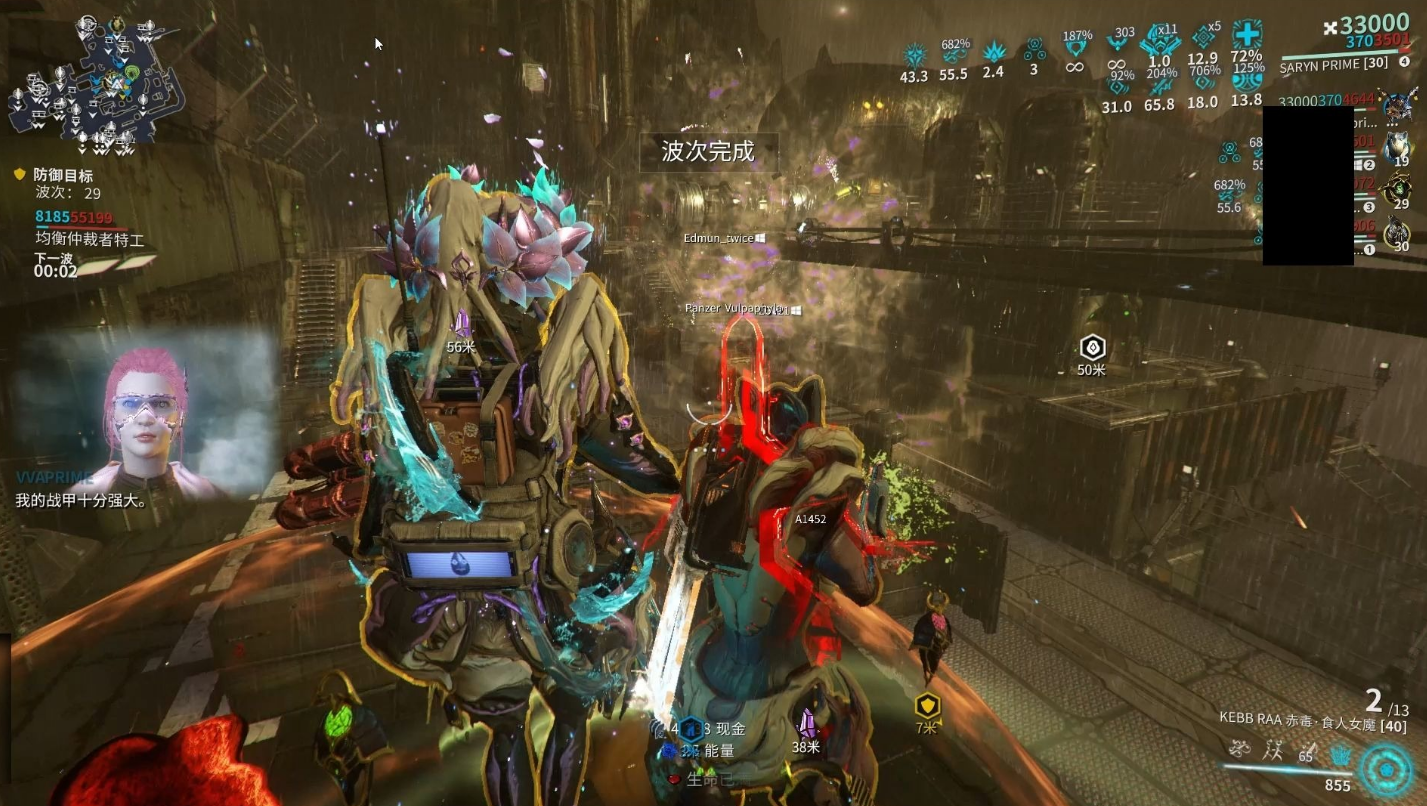Click the yellow defense marker at 7米
The image size is (1427, 806).
[x=927, y=706]
